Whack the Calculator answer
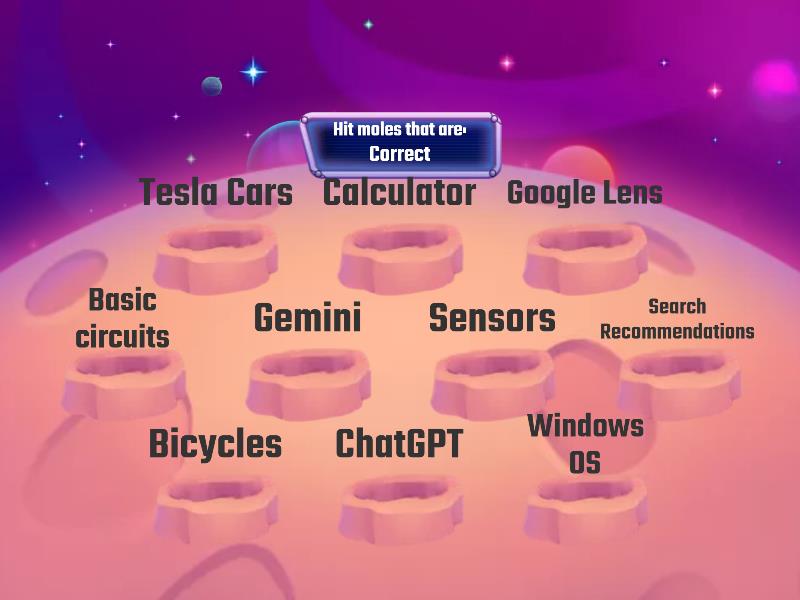800x600 pixels. click(399, 193)
